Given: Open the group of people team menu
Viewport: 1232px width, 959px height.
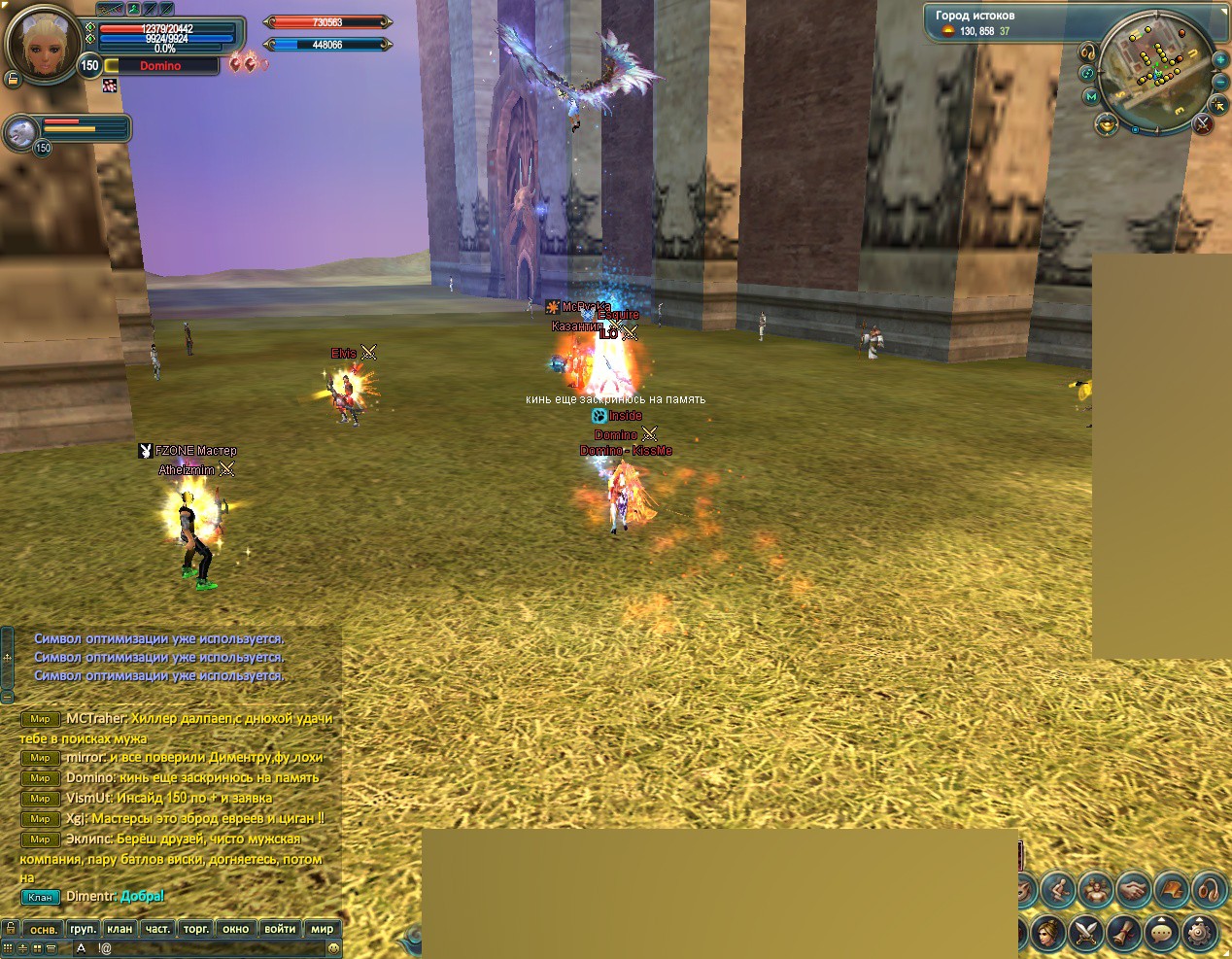Looking at the screenshot, I should point(1095,889).
